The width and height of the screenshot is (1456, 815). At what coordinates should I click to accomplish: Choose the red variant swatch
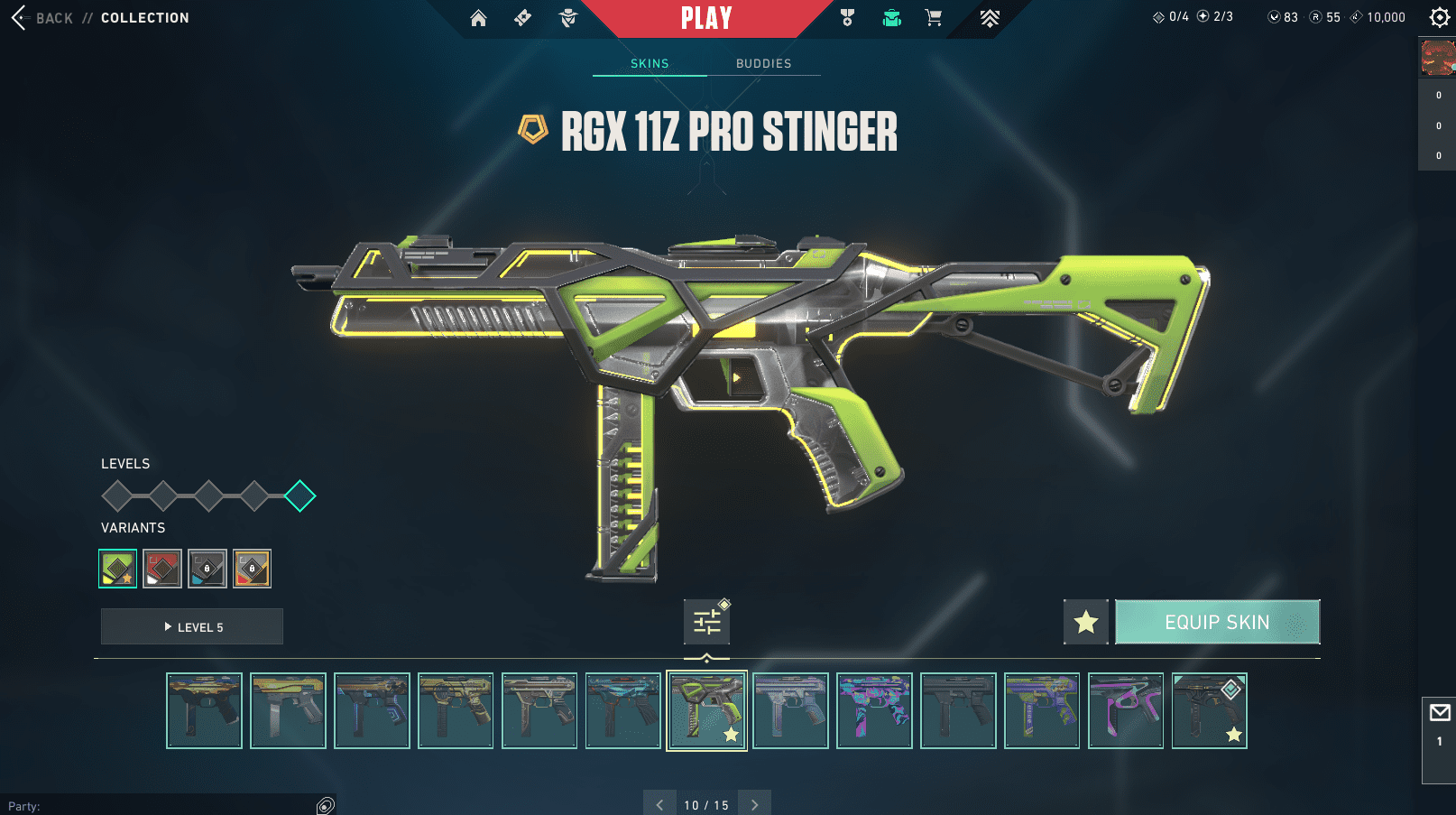[x=162, y=569]
